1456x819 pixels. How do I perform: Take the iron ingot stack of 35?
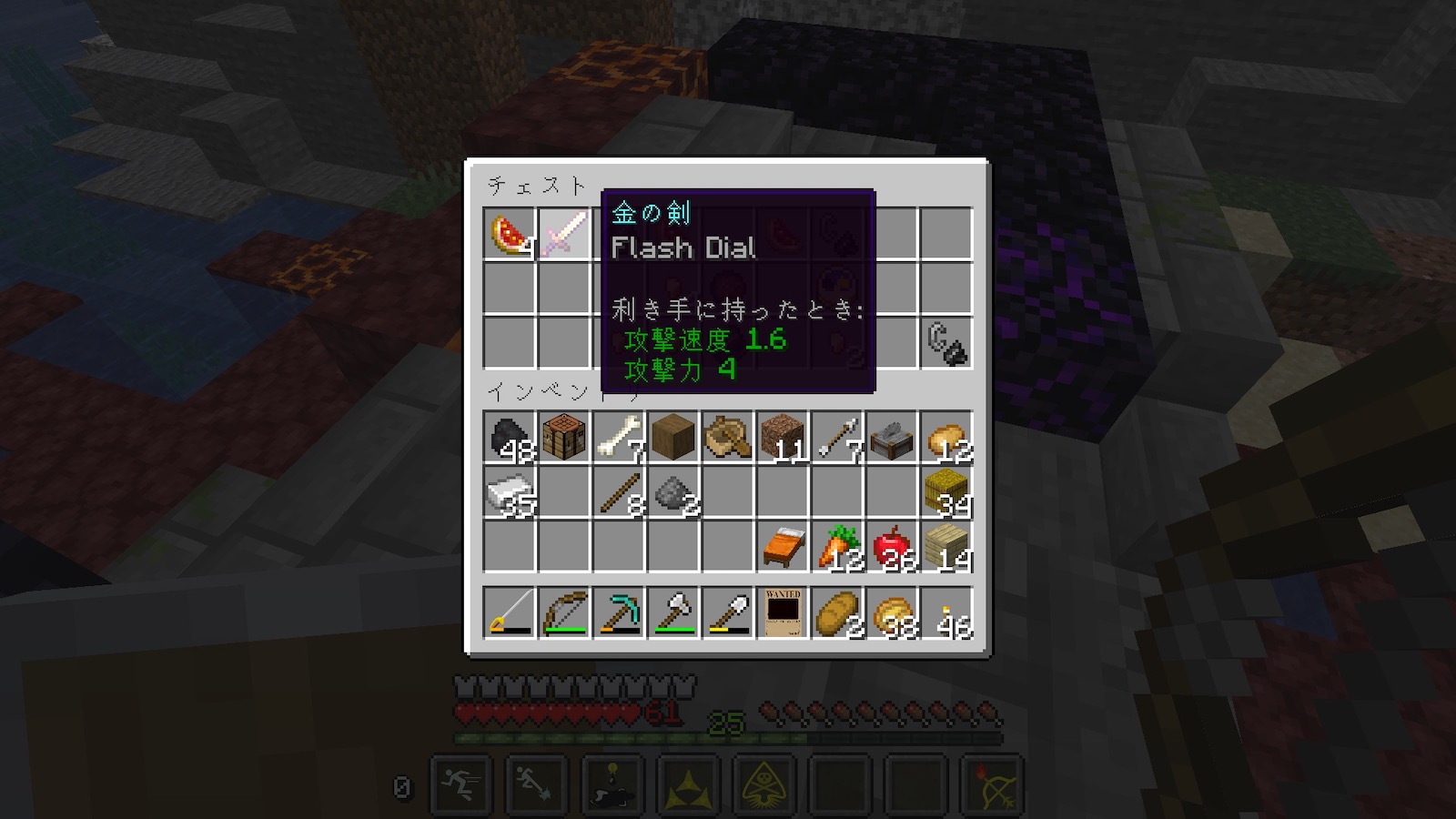(510, 492)
